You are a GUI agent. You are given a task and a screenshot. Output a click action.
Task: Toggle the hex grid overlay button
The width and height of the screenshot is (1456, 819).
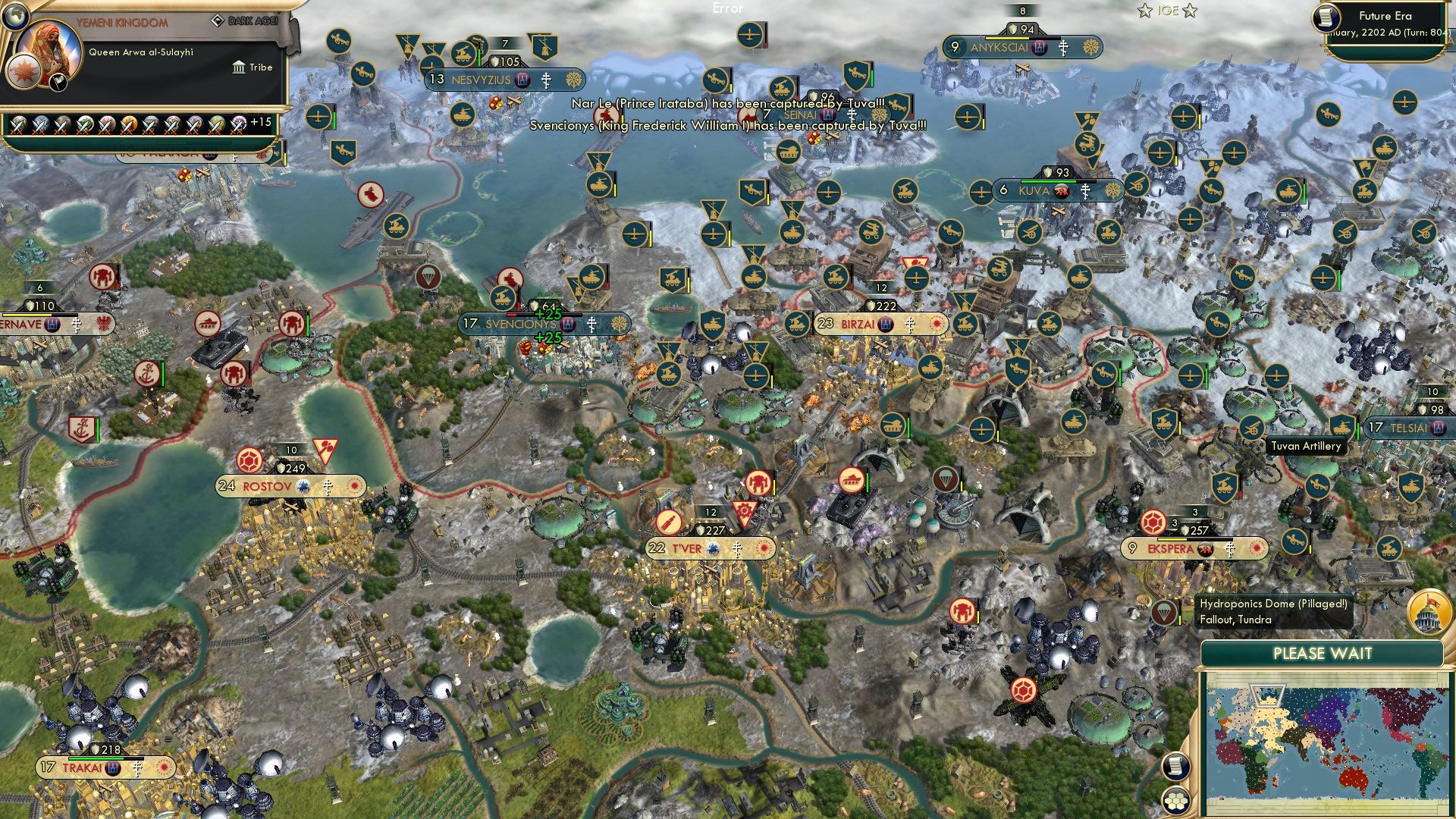1175,801
